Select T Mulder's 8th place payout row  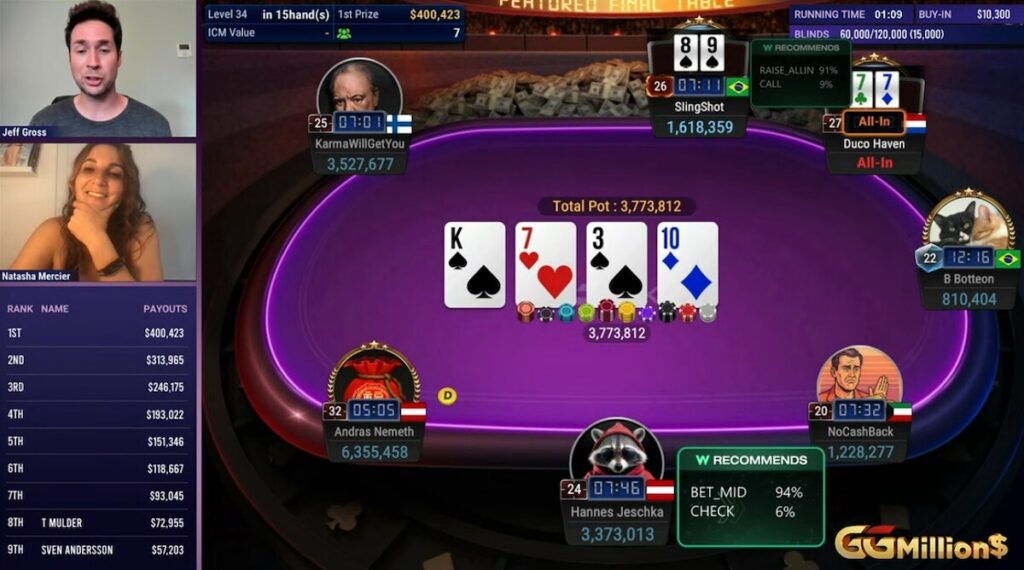[x=98, y=523]
